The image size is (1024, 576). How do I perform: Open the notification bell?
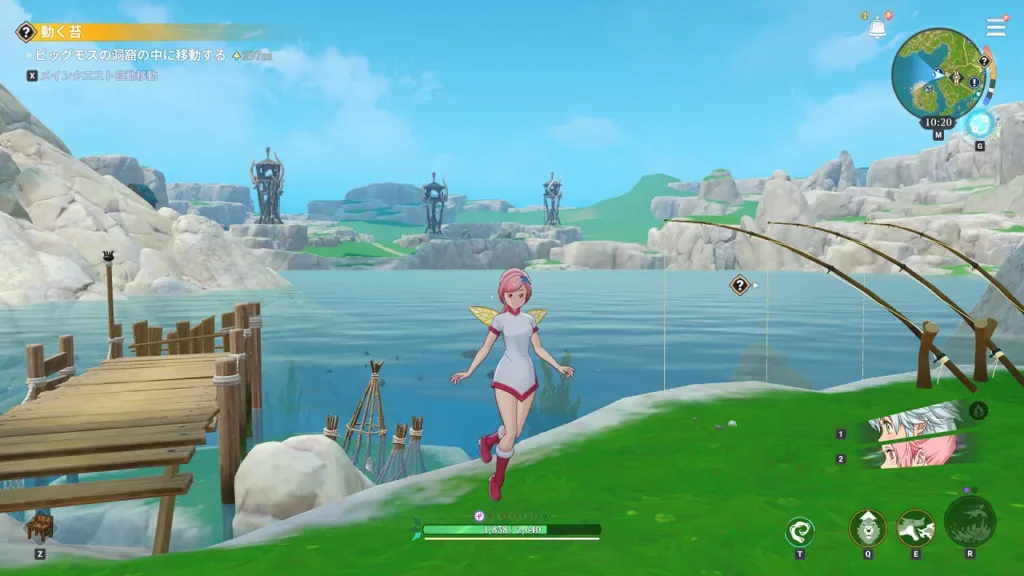tap(877, 28)
